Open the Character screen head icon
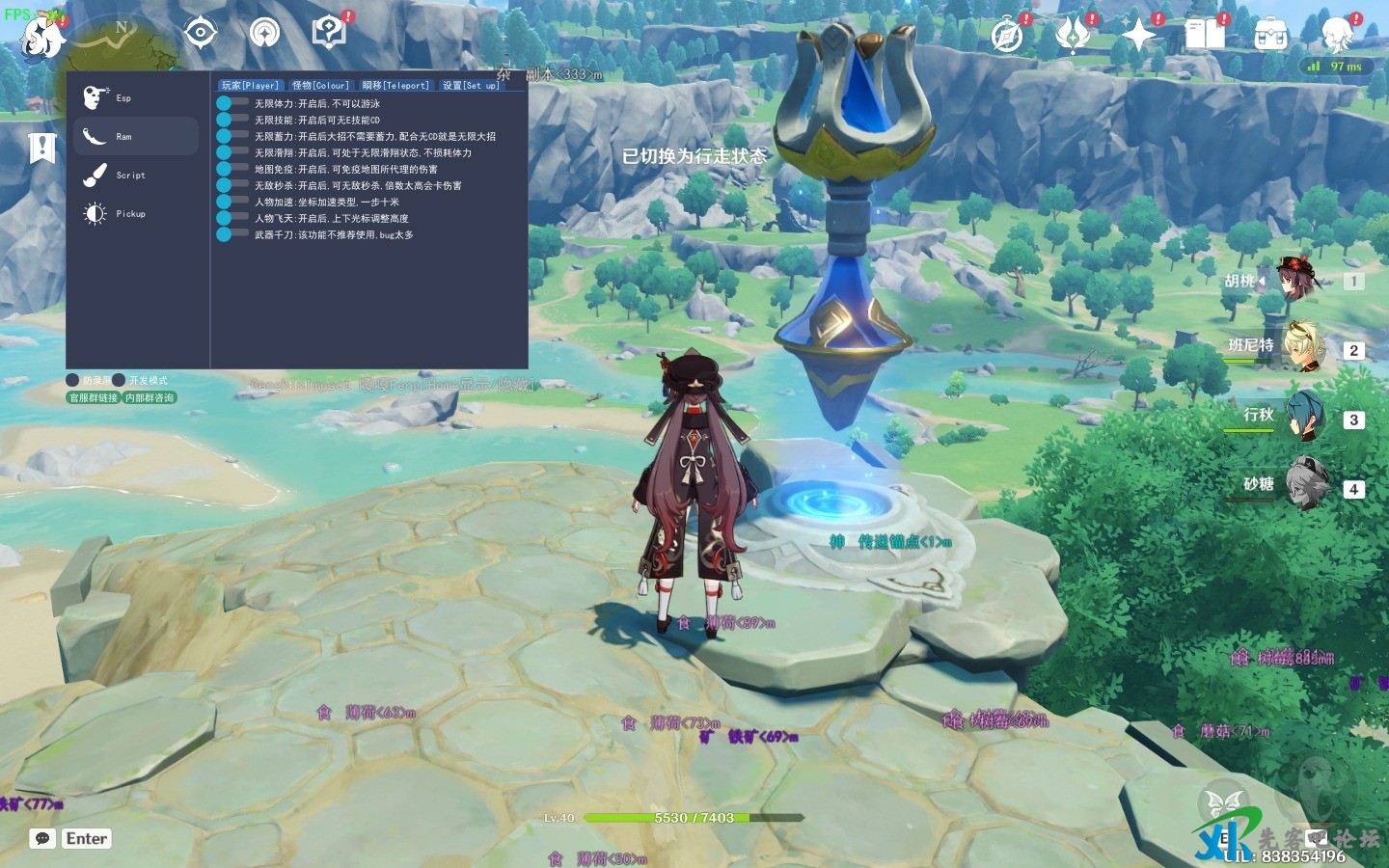This screenshot has width=1389, height=868. coord(1338,35)
